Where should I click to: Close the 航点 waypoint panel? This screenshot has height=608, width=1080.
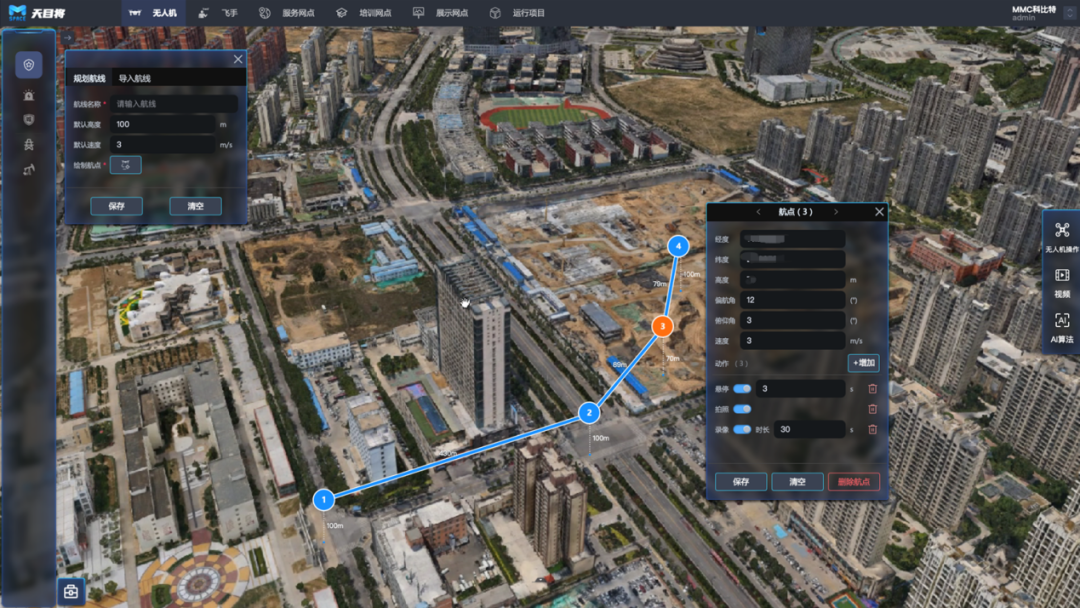(x=880, y=212)
